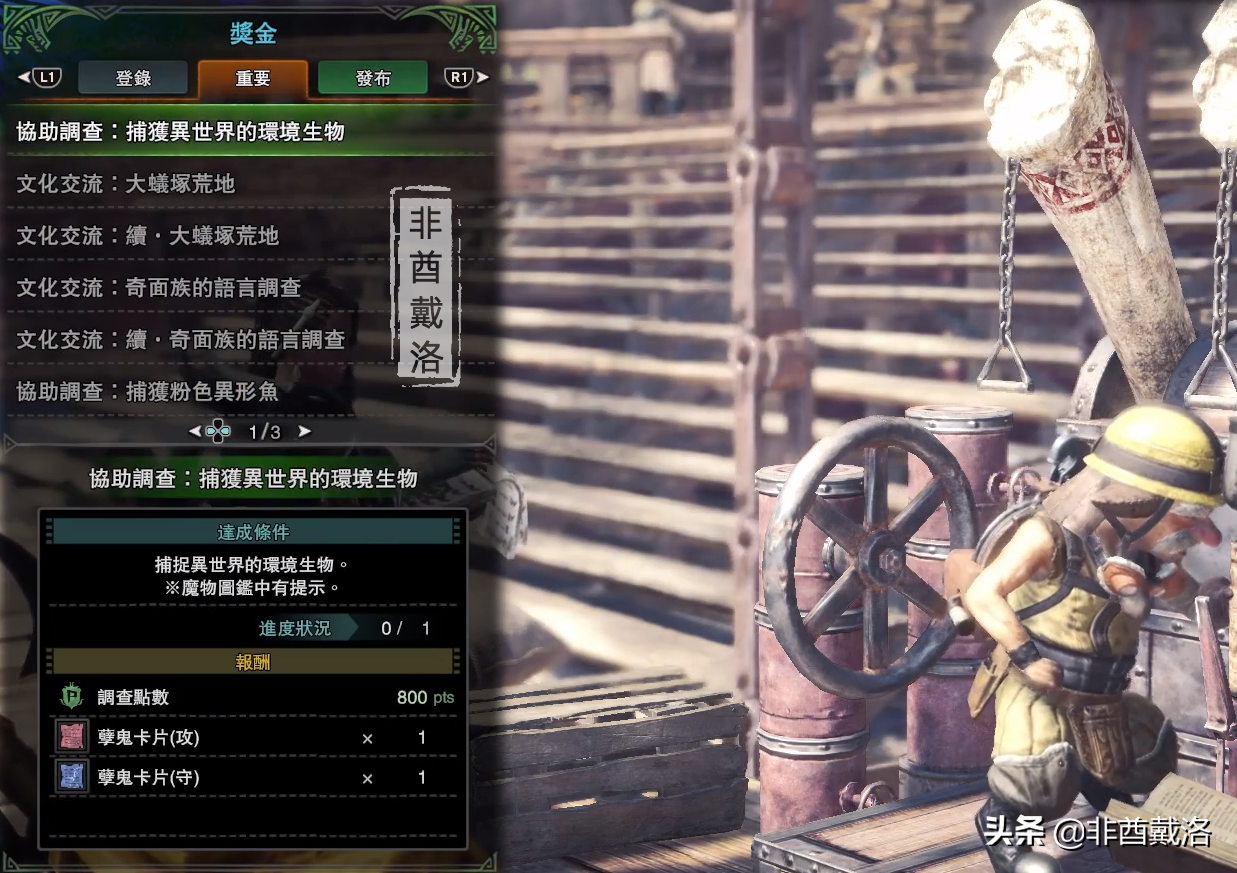Go to previous bounty page arrow

coord(195,432)
